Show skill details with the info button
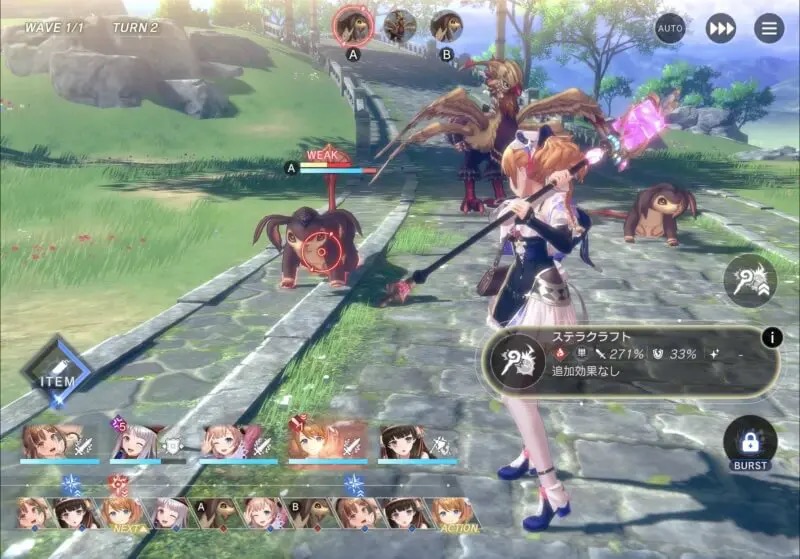The width and height of the screenshot is (800, 559). tap(771, 337)
